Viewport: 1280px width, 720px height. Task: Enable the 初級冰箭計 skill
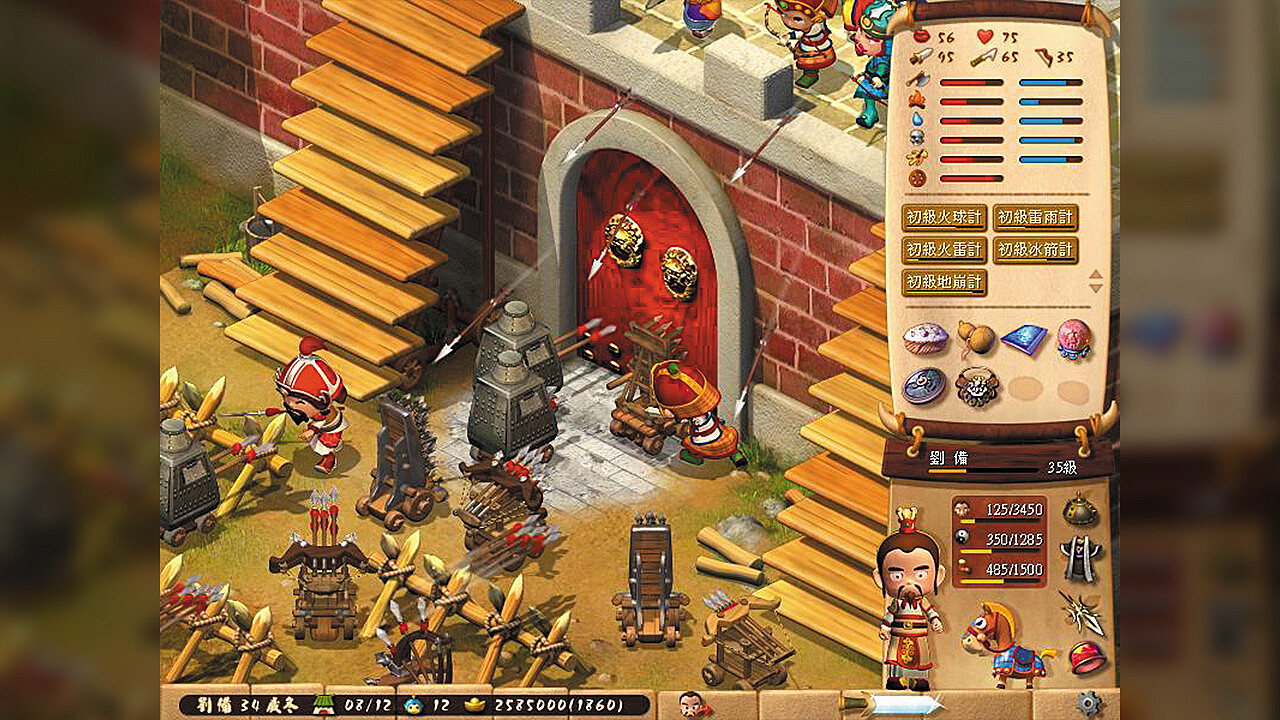pos(1036,250)
